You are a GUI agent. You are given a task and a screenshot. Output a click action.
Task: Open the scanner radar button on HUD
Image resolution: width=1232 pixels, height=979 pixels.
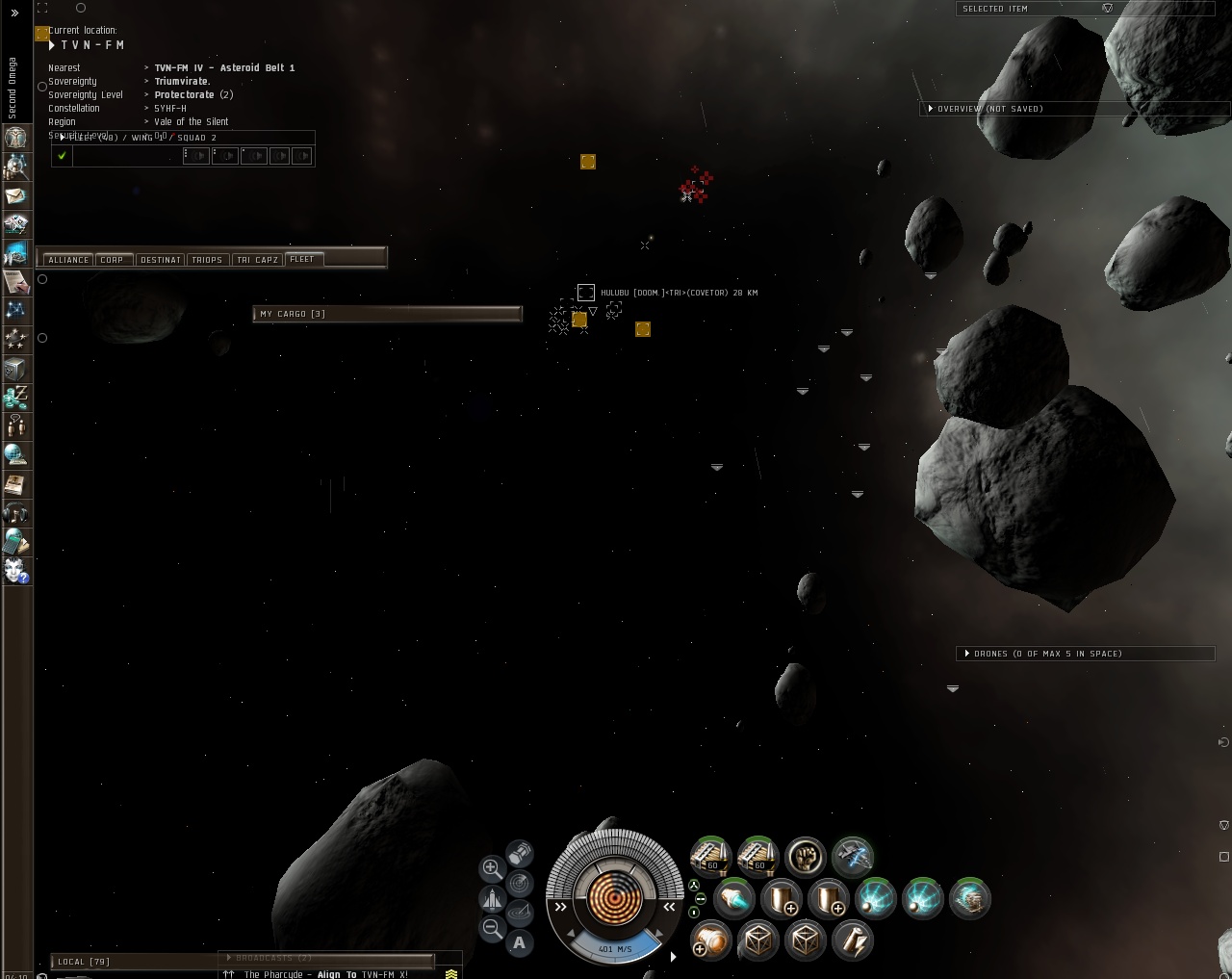pyautogui.click(x=520, y=883)
